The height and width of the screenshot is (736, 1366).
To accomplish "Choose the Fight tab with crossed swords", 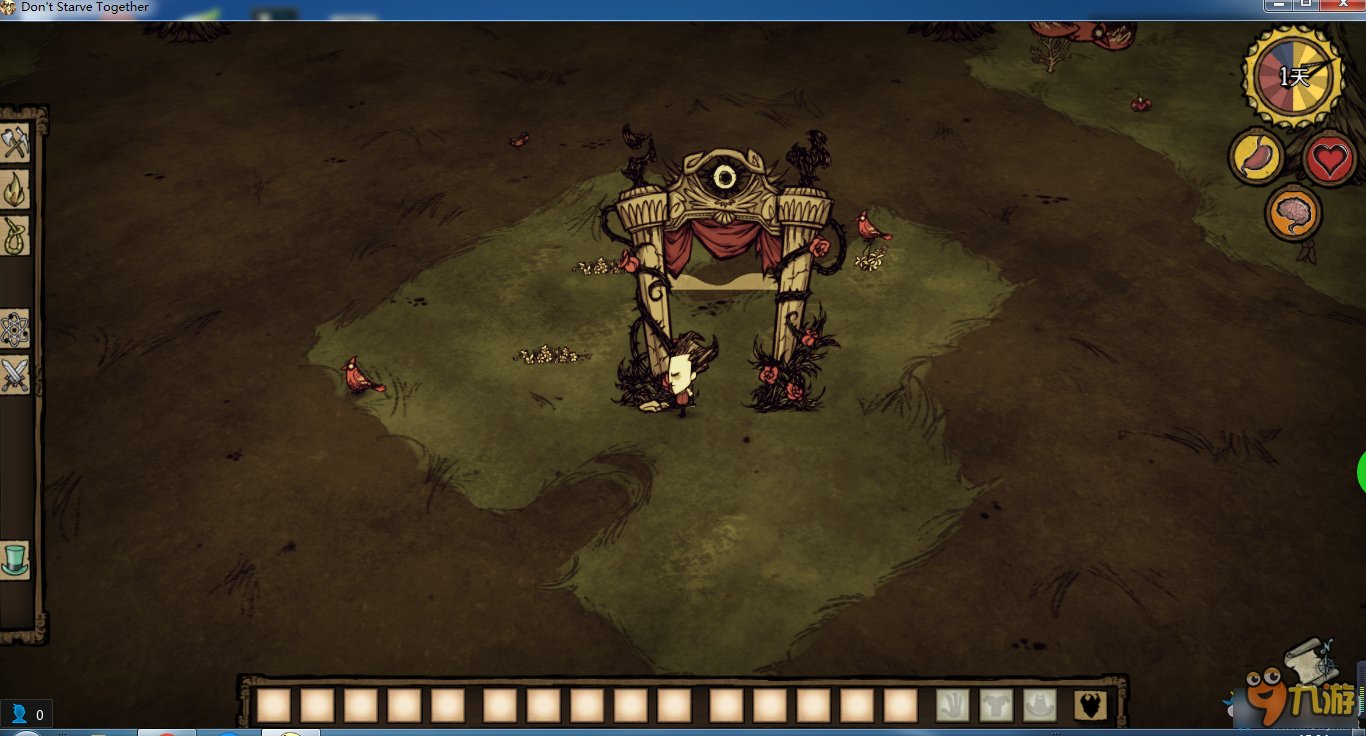I will point(15,376).
